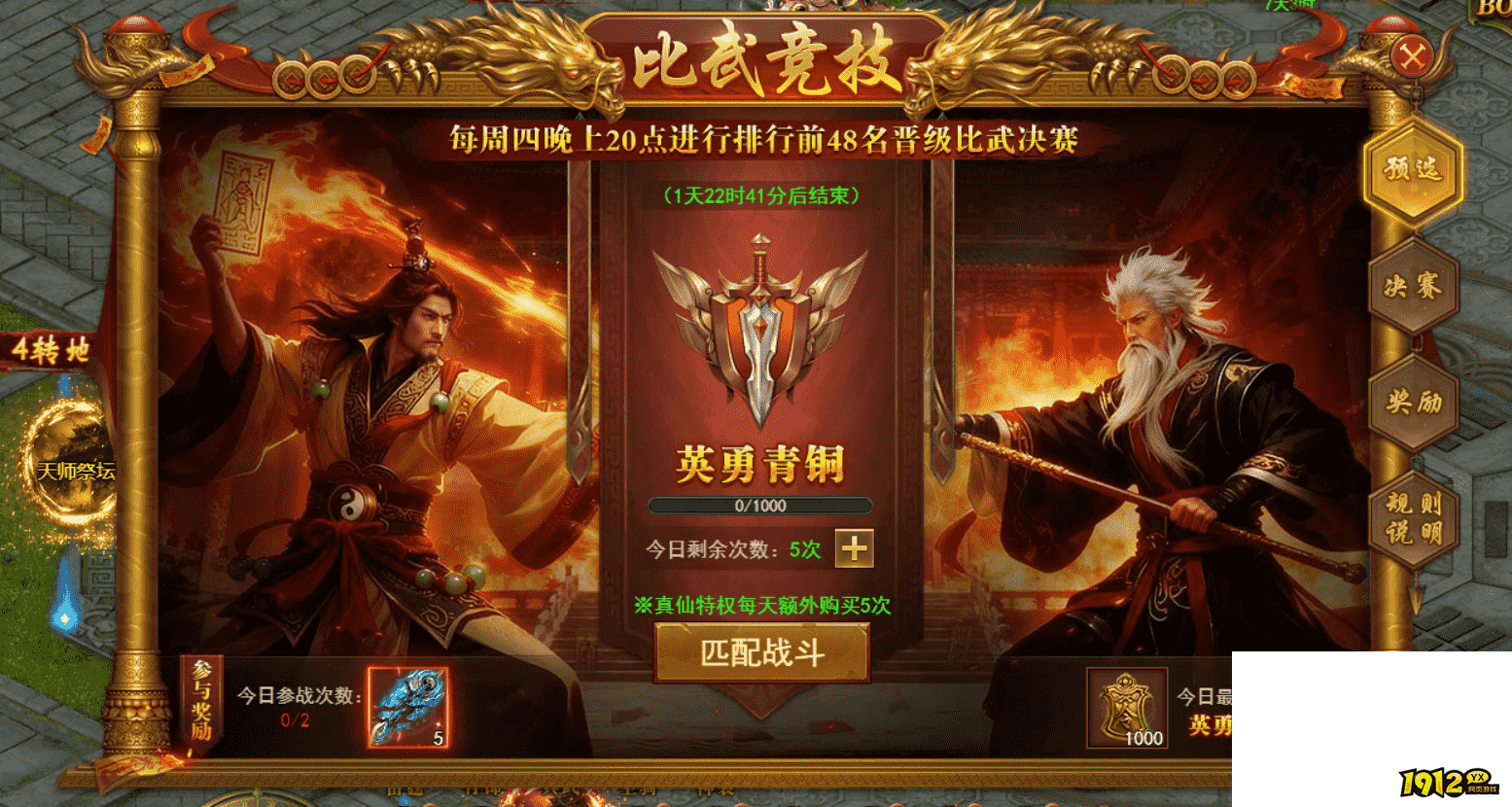Switch to the 决赛 finals tab

coord(1412,289)
